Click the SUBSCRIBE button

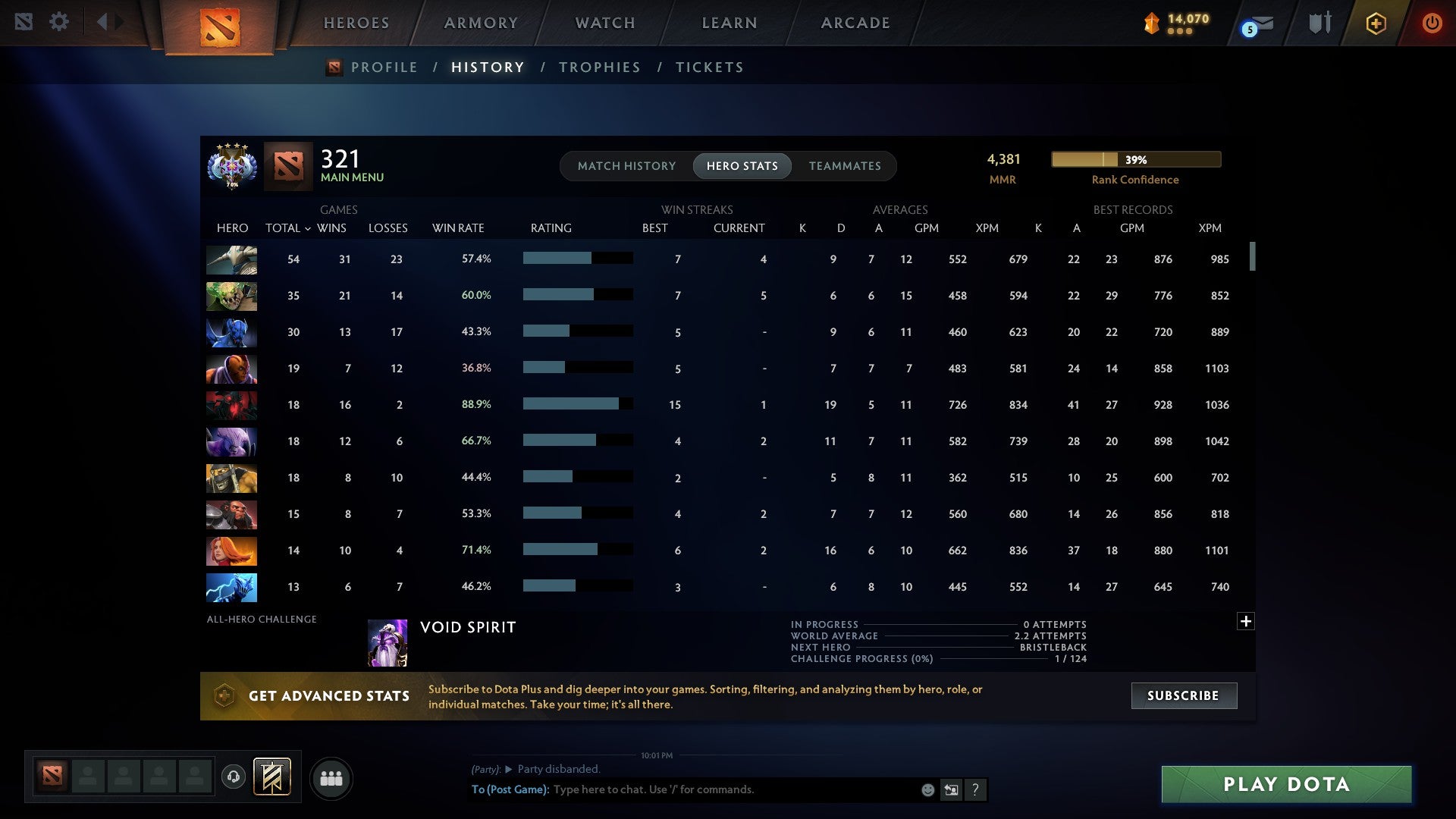1183,695
